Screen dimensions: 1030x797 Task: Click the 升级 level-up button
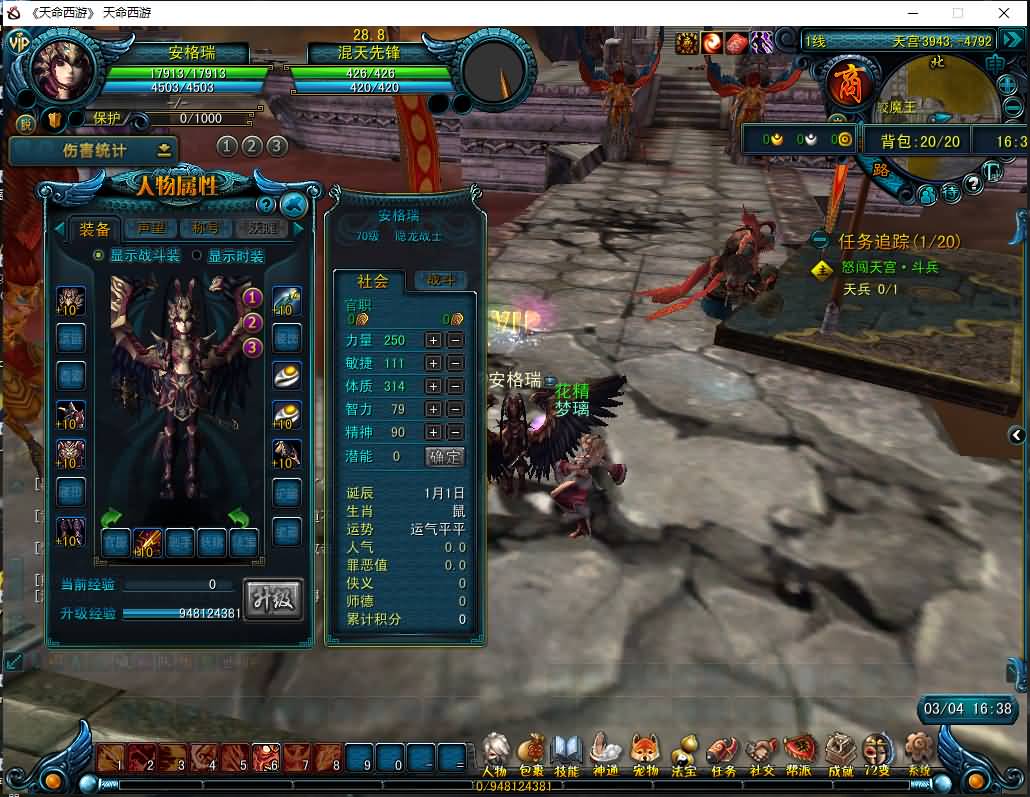click(x=273, y=598)
